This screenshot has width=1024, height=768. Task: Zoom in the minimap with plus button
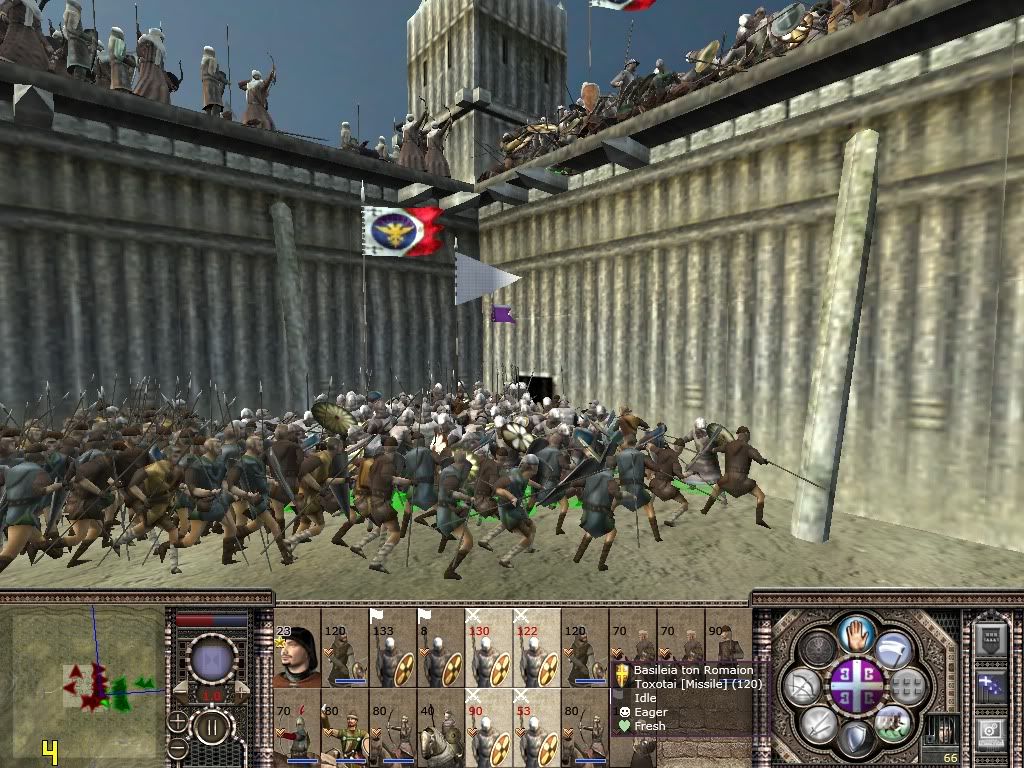coord(178,720)
